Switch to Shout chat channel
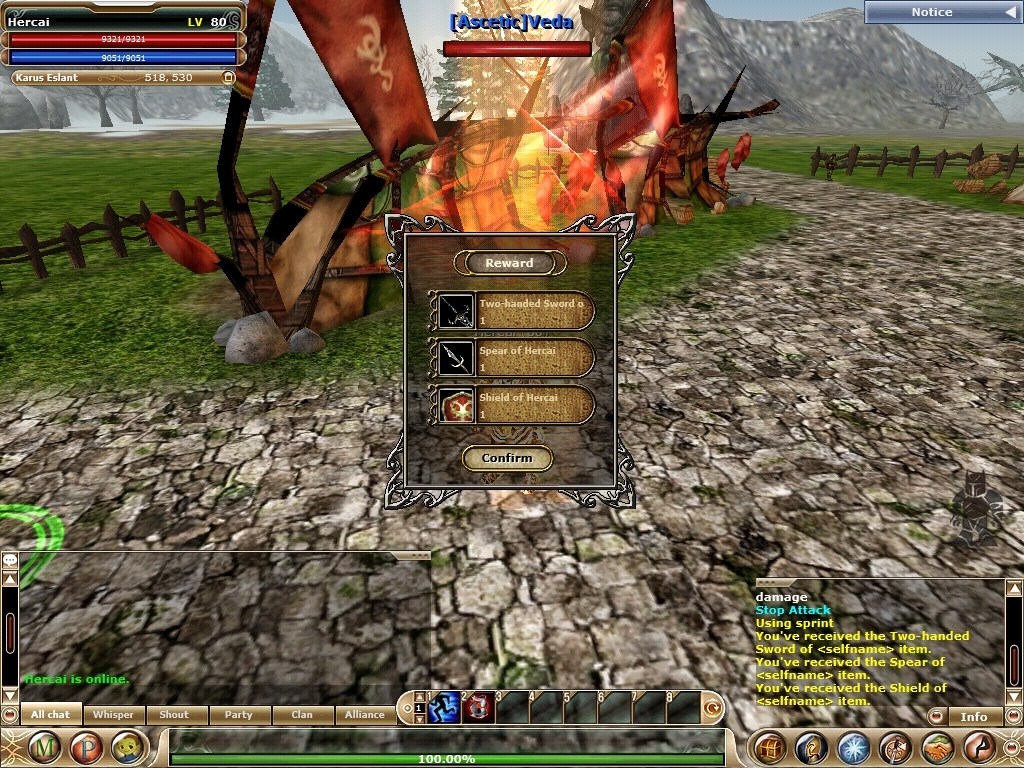This screenshot has height=768, width=1024. [x=175, y=715]
